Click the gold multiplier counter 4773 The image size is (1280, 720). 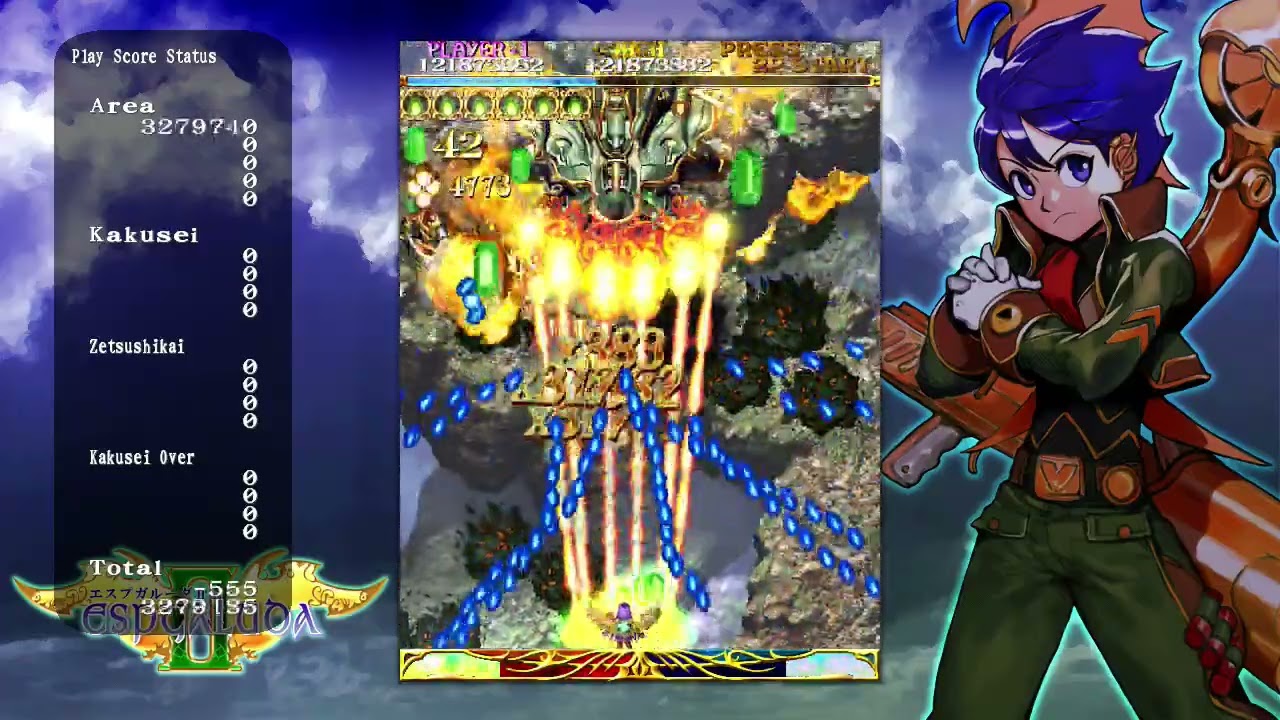point(481,187)
